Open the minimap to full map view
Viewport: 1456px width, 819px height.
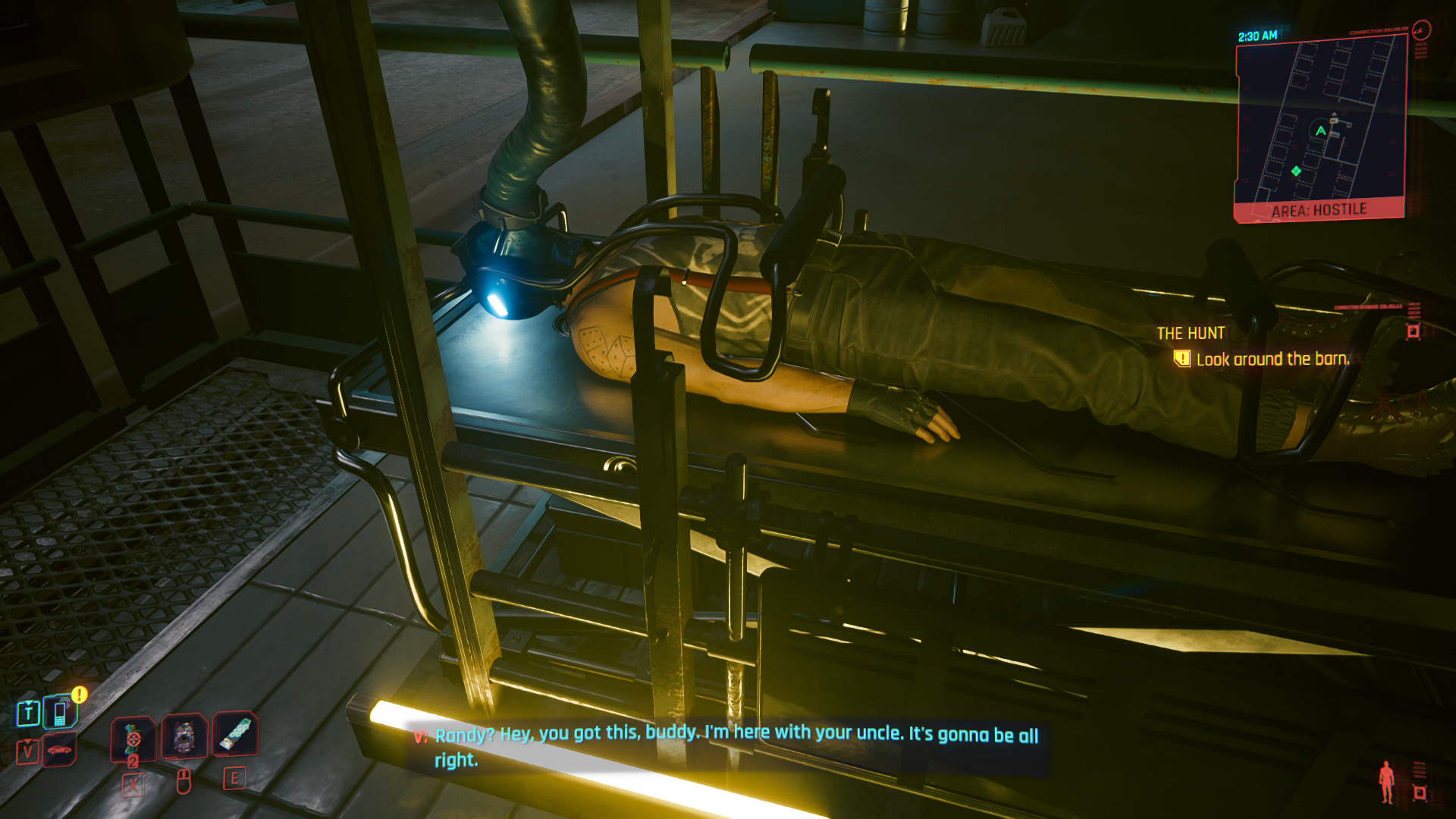click(x=1319, y=121)
